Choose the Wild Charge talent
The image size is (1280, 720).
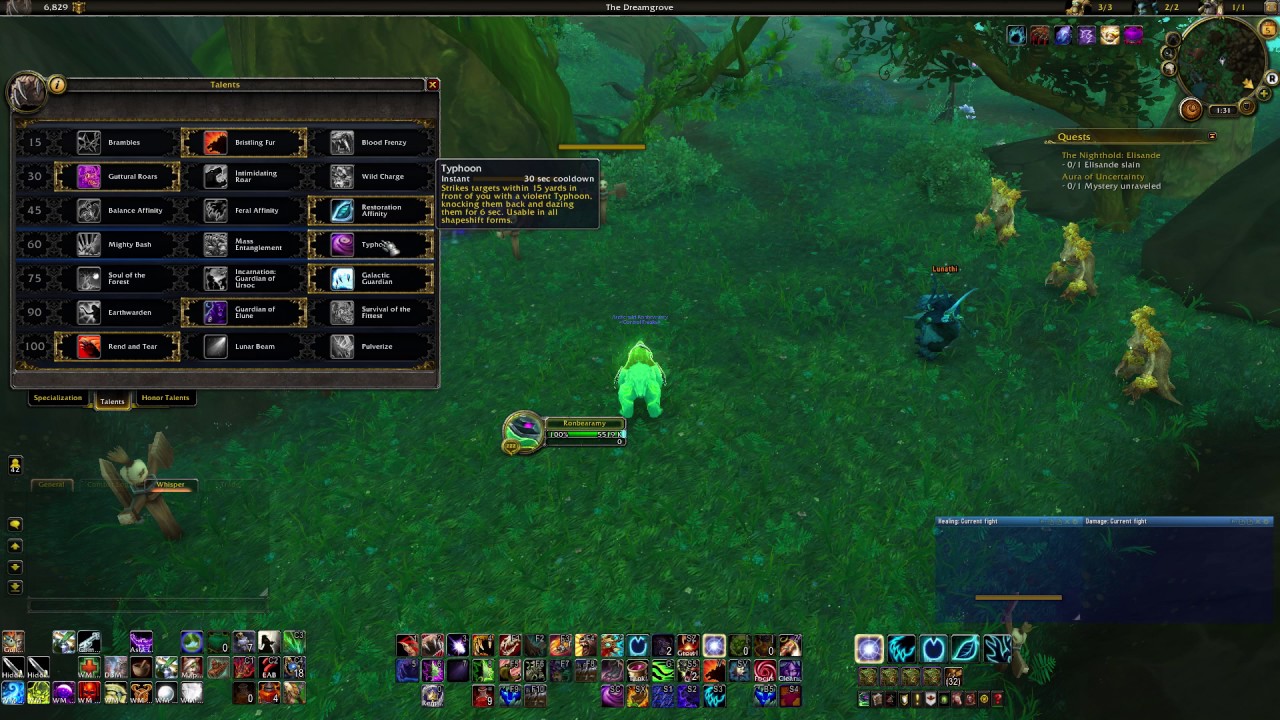(x=371, y=177)
